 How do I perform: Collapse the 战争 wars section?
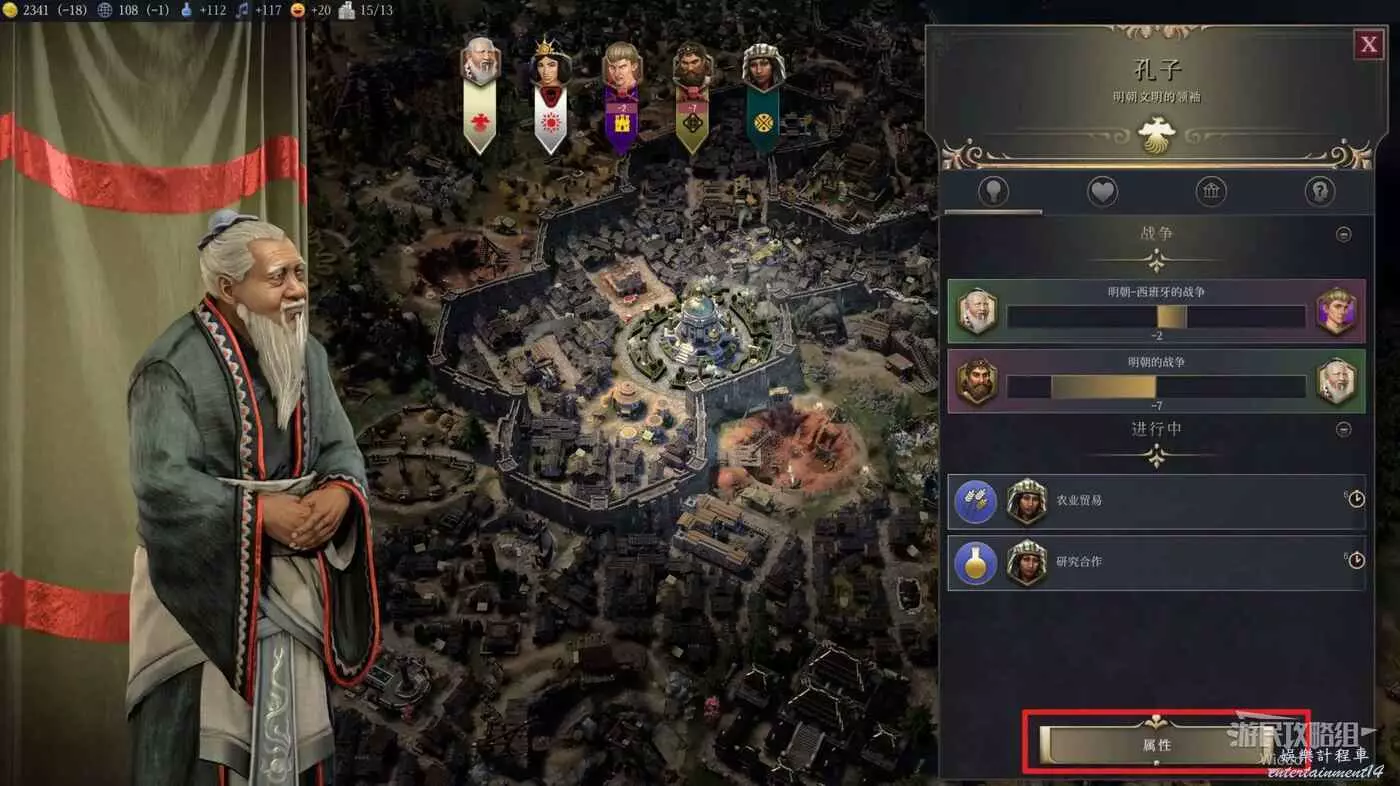1344,234
